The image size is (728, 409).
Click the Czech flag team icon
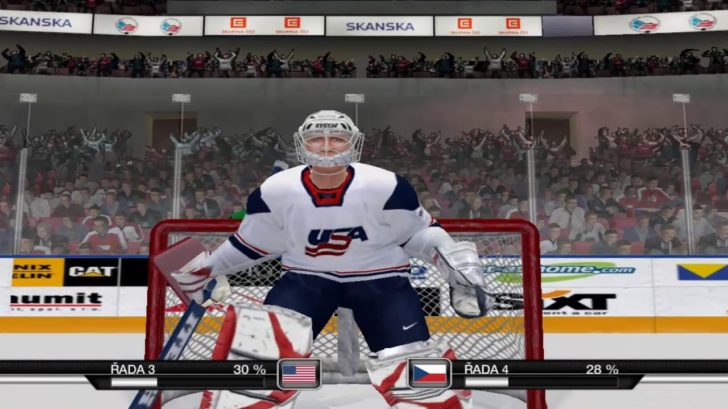[x=430, y=374]
